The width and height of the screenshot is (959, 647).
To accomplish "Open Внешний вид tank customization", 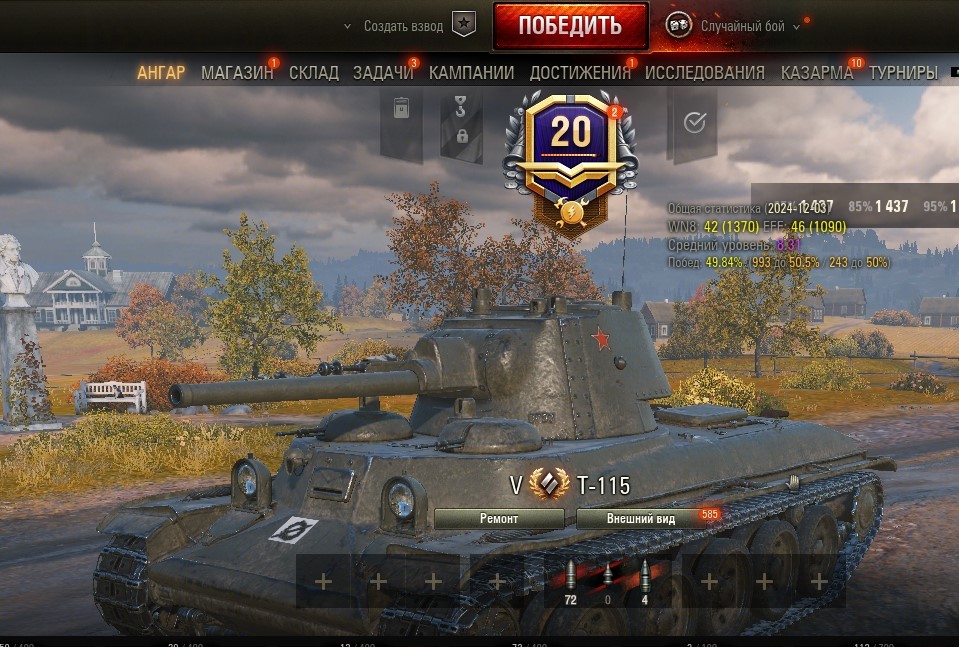I will click(641, 519).
